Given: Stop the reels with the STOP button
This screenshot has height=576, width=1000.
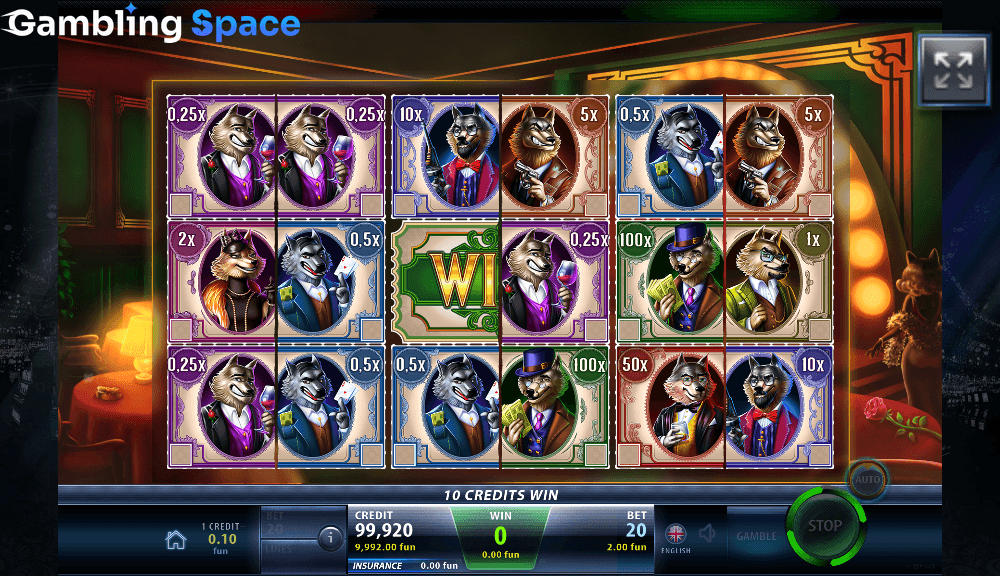Looking at the screenshot, I should pos(824,526).
